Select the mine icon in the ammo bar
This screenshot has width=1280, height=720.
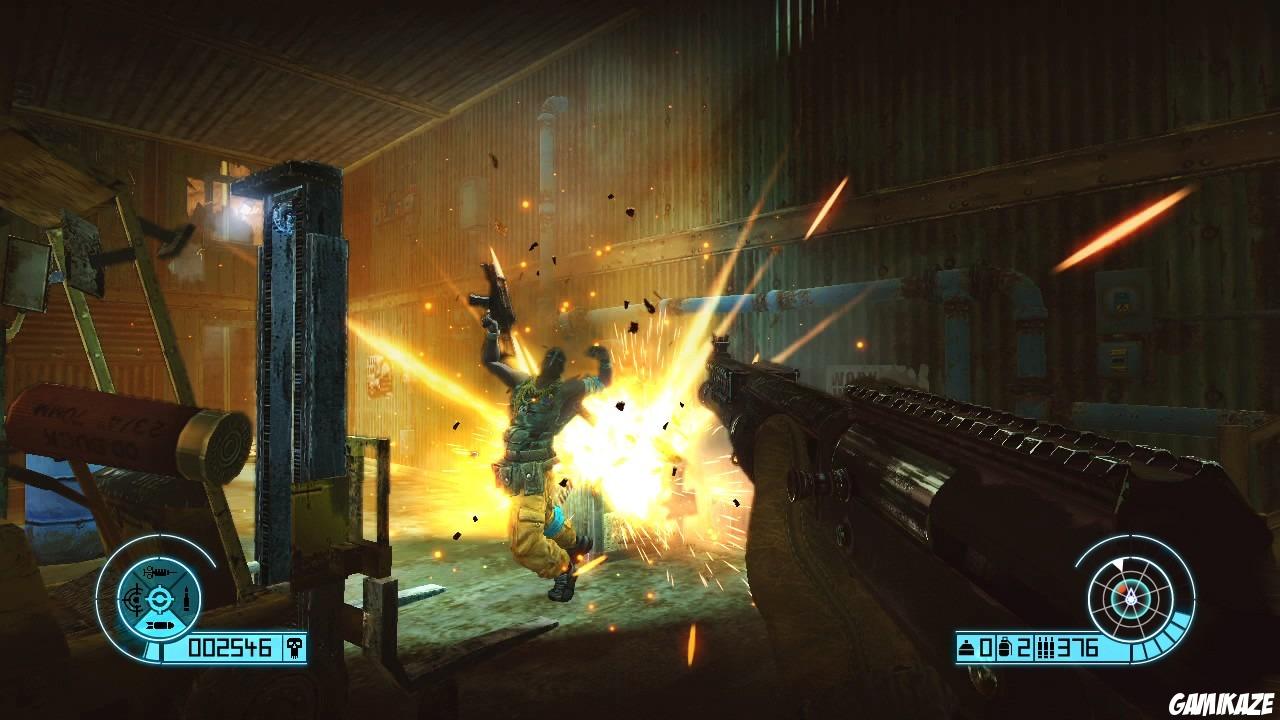coord(968,648)
